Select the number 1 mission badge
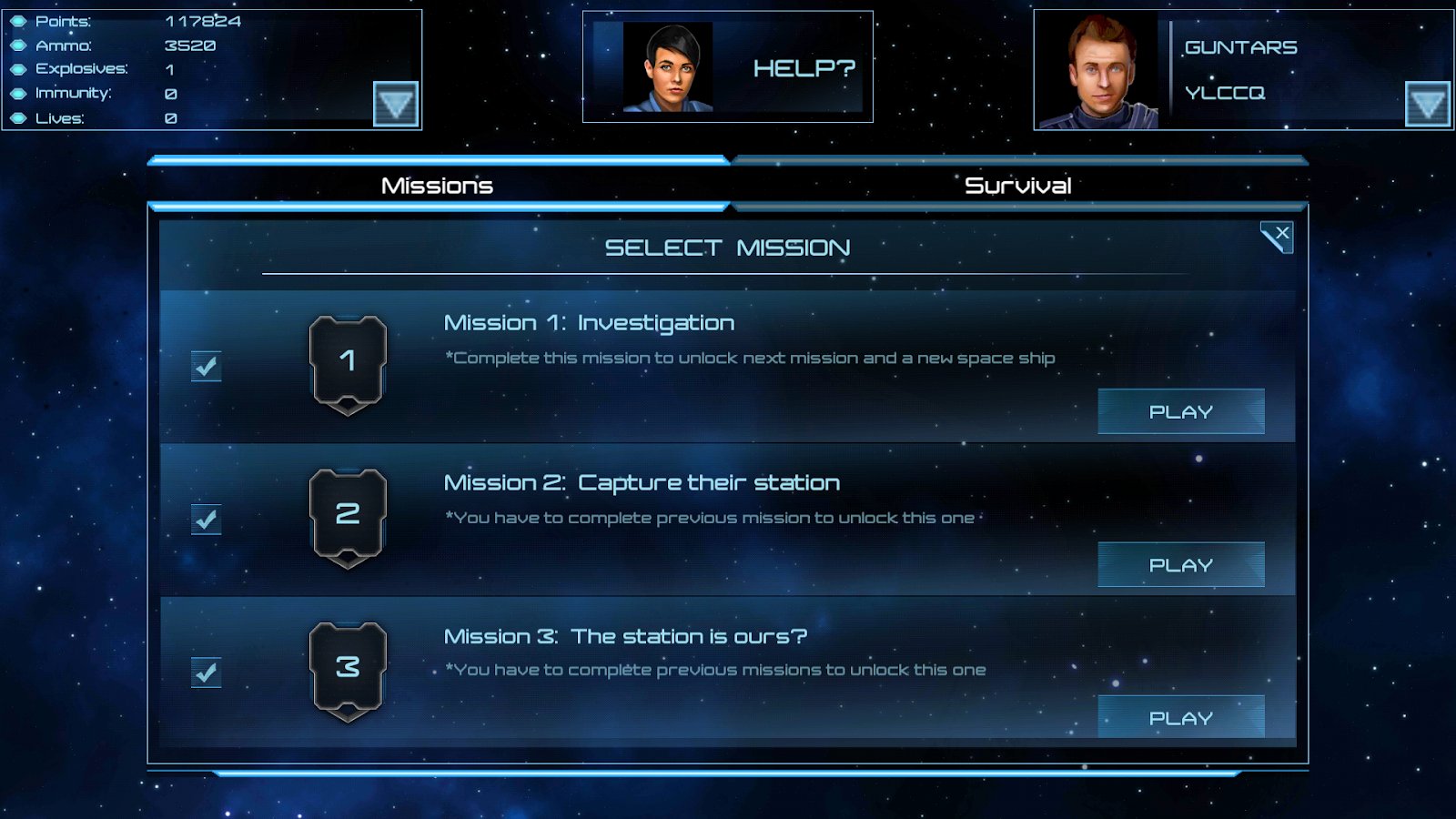The image size is (1456, 819). pyautogui.click(x=348, y=363)
